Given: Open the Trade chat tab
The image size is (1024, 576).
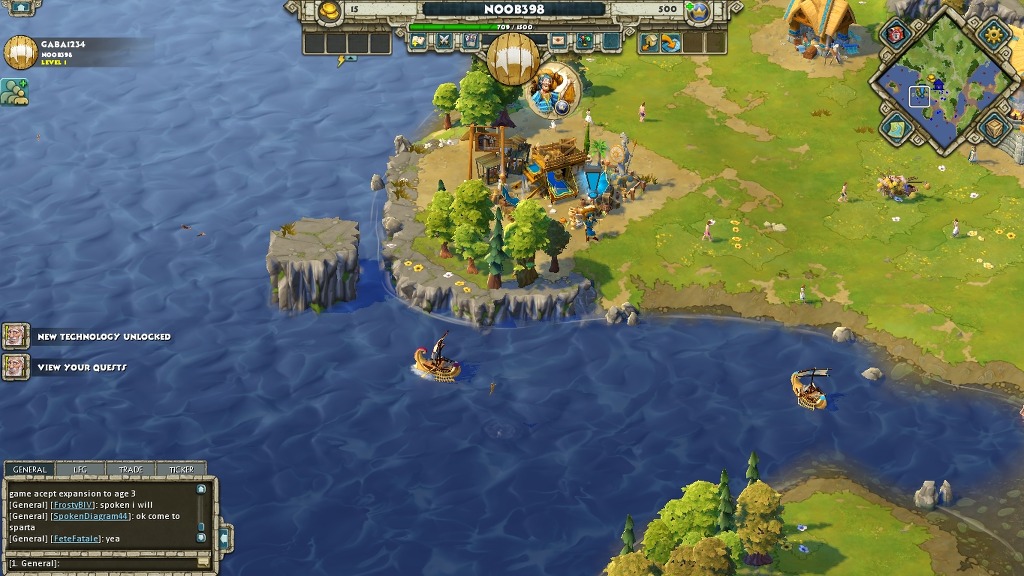Looking at the screenshot, I should click(x=130, y=469).
